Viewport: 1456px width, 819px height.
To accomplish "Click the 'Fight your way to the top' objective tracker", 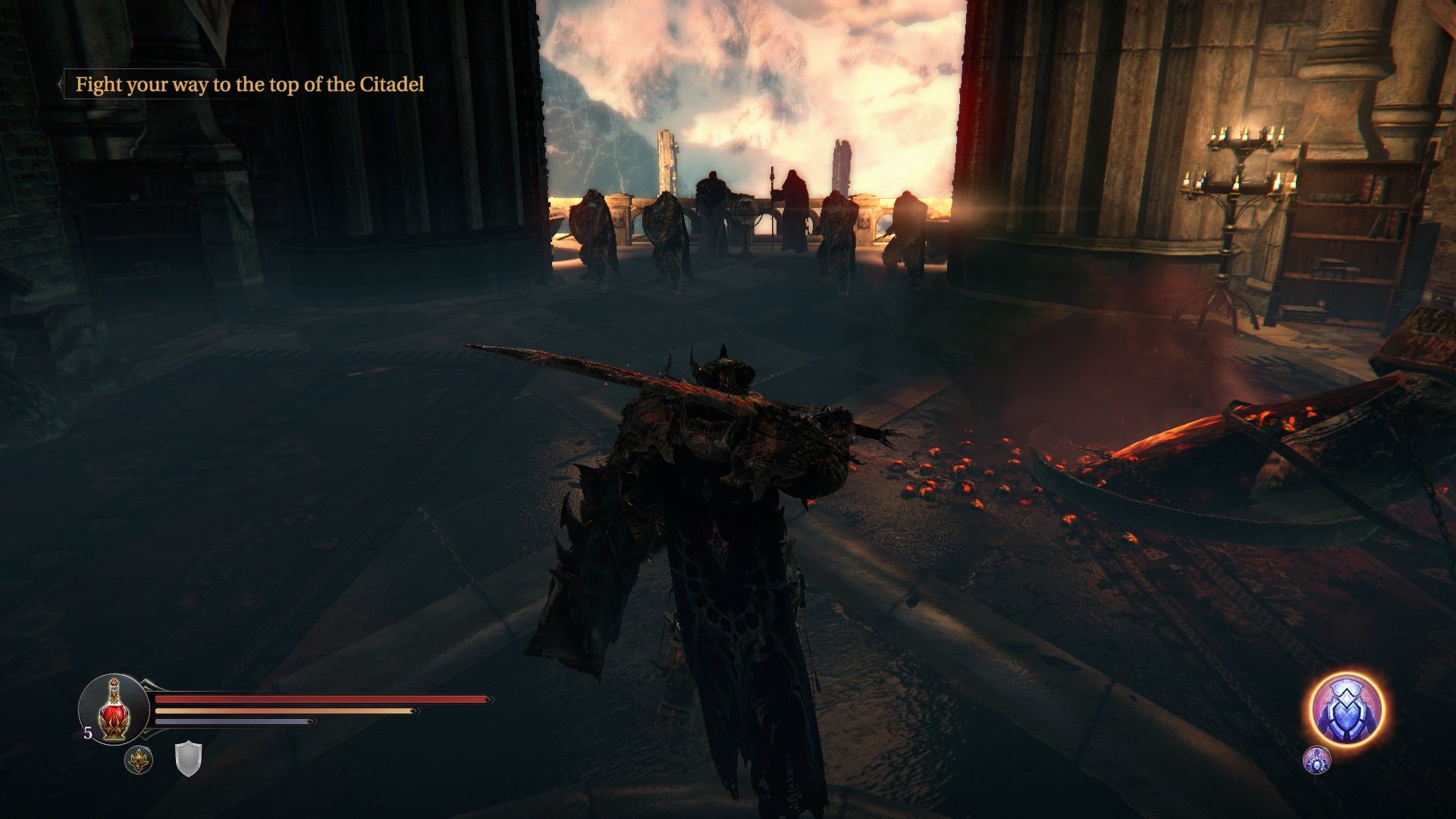I will click(x=249, y=85).
